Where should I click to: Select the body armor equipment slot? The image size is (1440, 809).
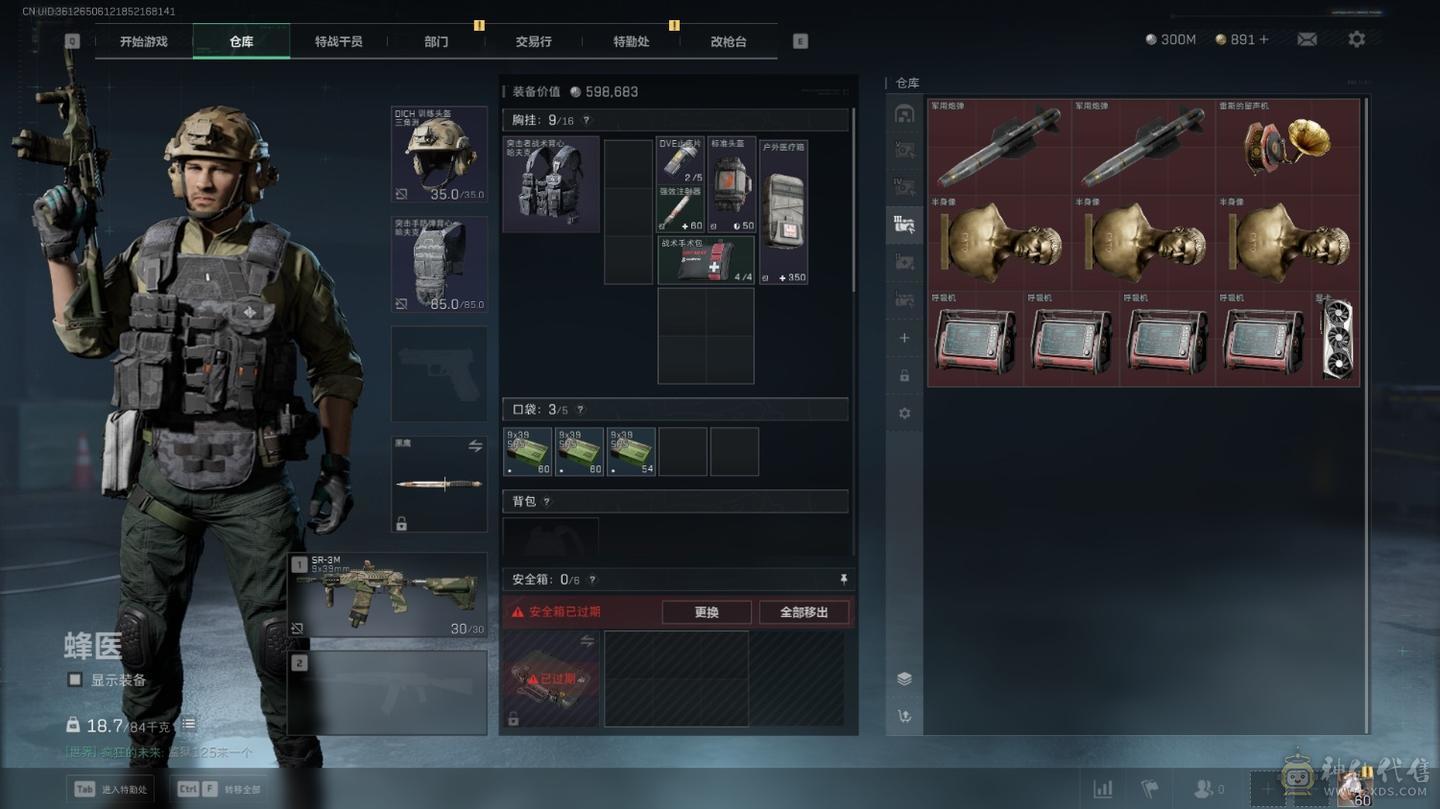[439, 264]
